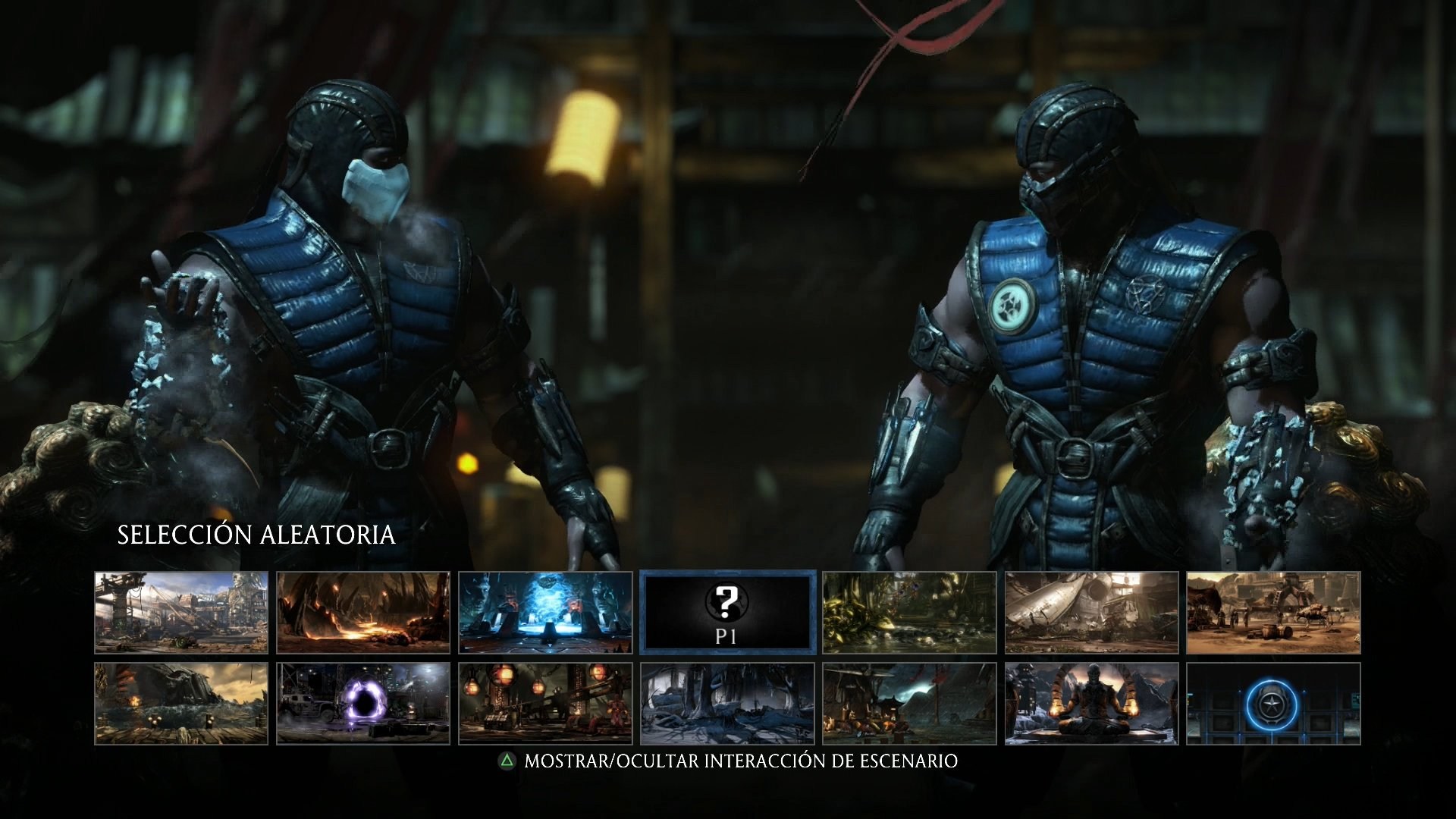Image resolution: width=1456 pixels, height=819 pixels.
Task: Select the destroyed city outpost stage
Action: [182, 612]
